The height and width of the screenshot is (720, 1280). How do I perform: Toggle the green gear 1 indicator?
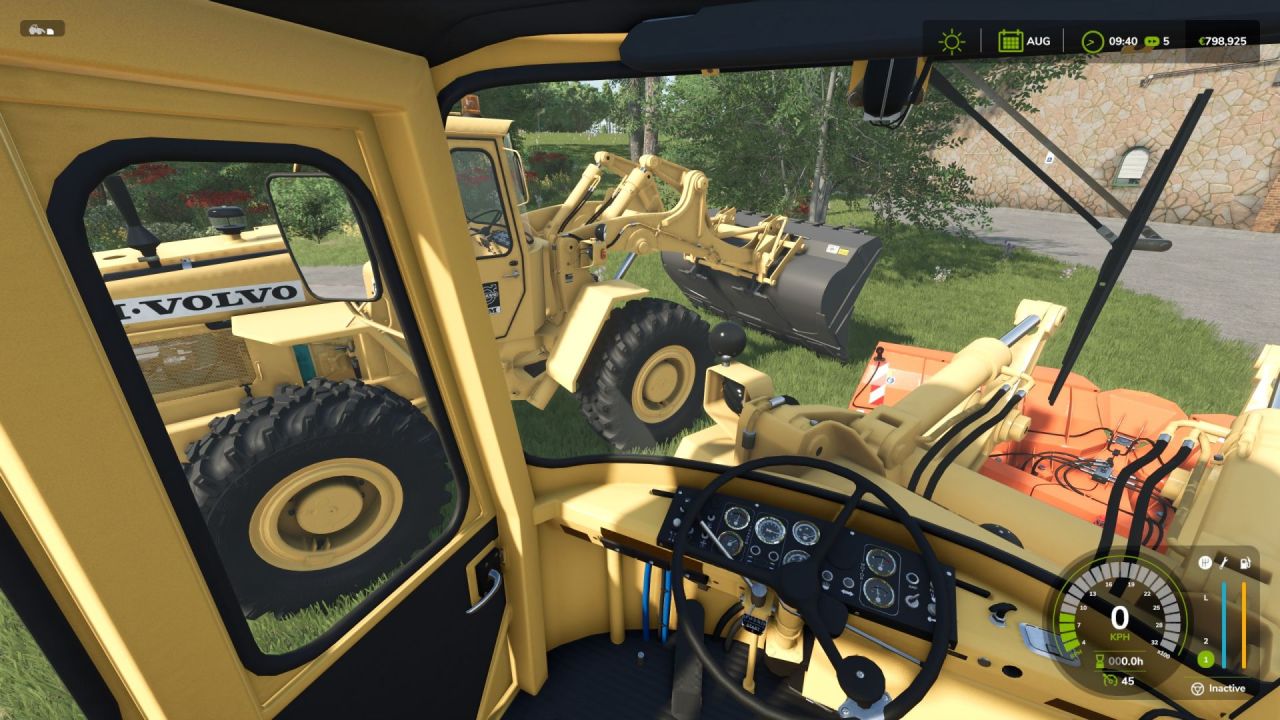1206,658
